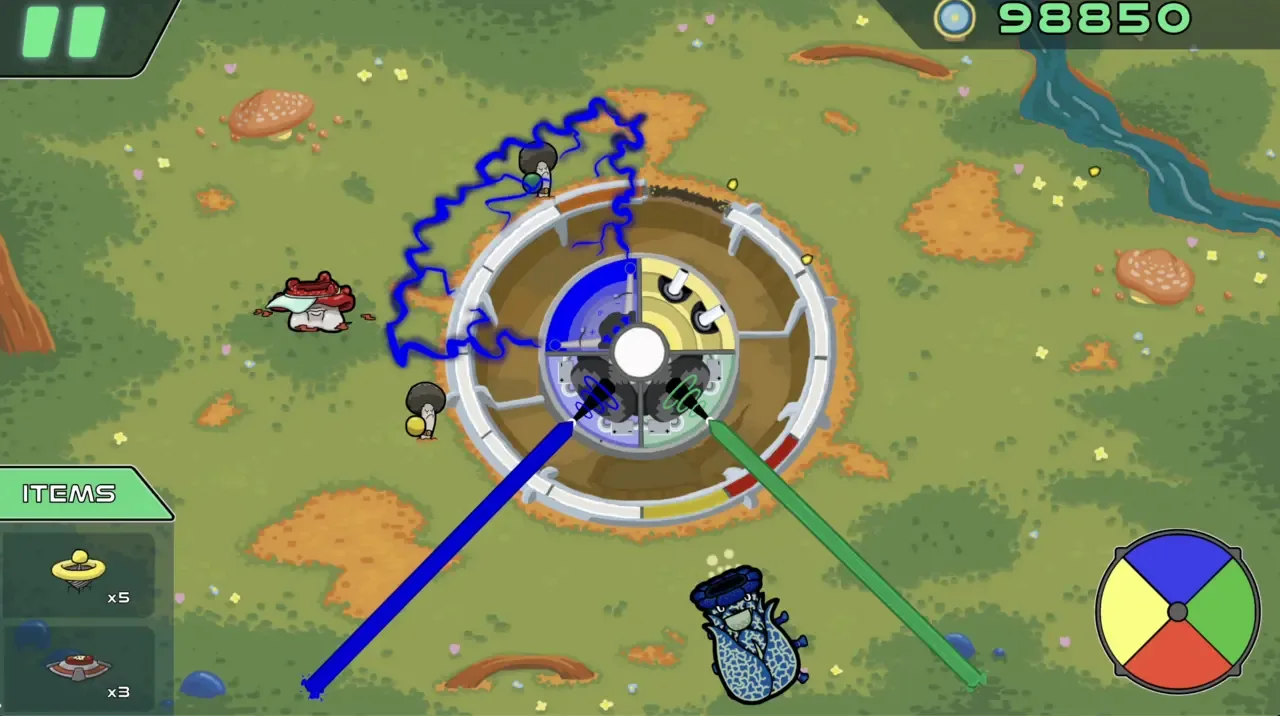
Task: Use the red UFO item slot
Action: [79, 667]
